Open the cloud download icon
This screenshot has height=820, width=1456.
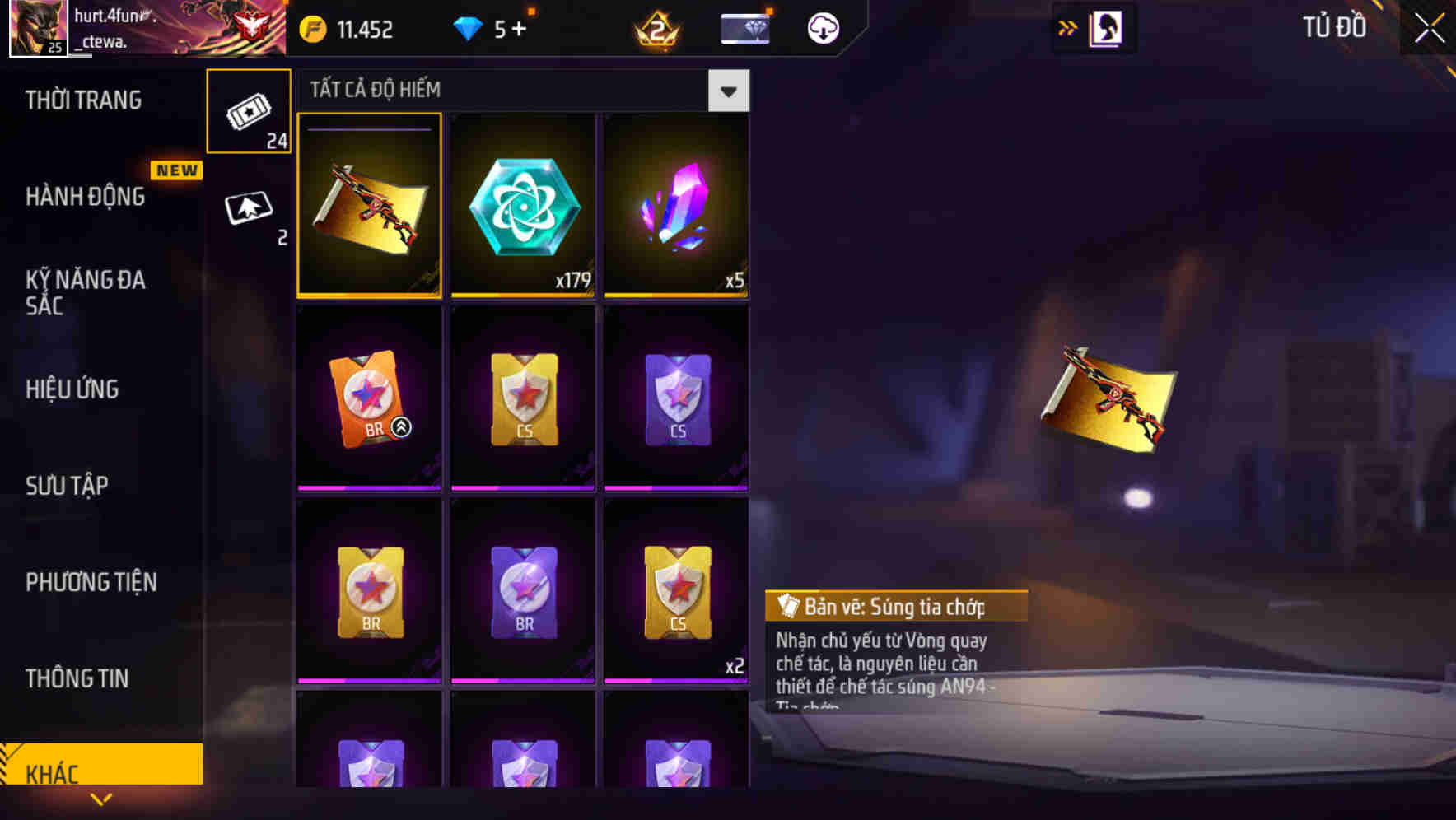823,27
